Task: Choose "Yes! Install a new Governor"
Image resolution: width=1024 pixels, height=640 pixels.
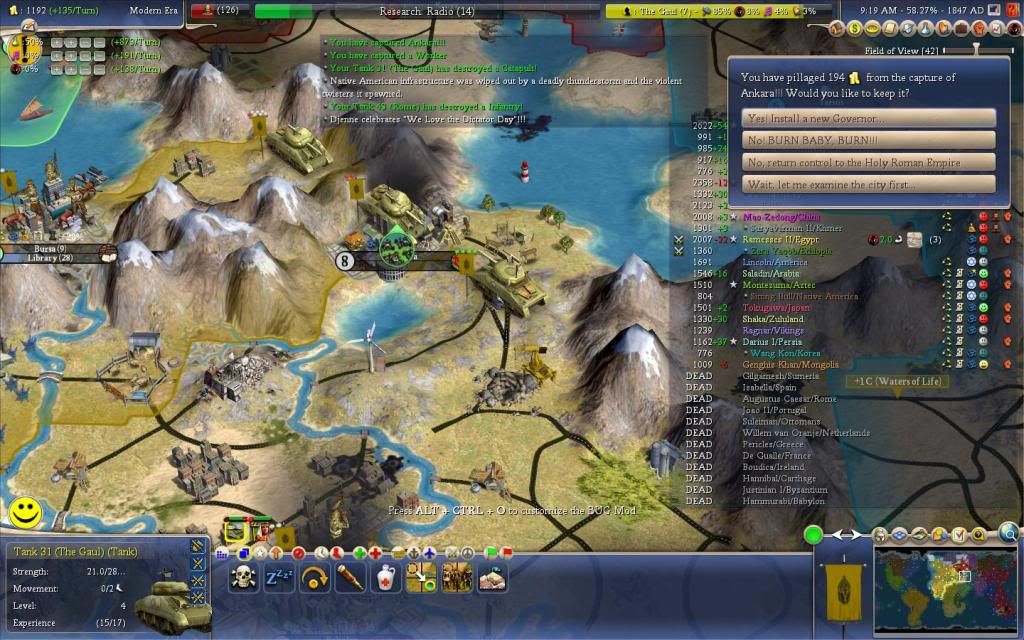Action: (868, 118)
